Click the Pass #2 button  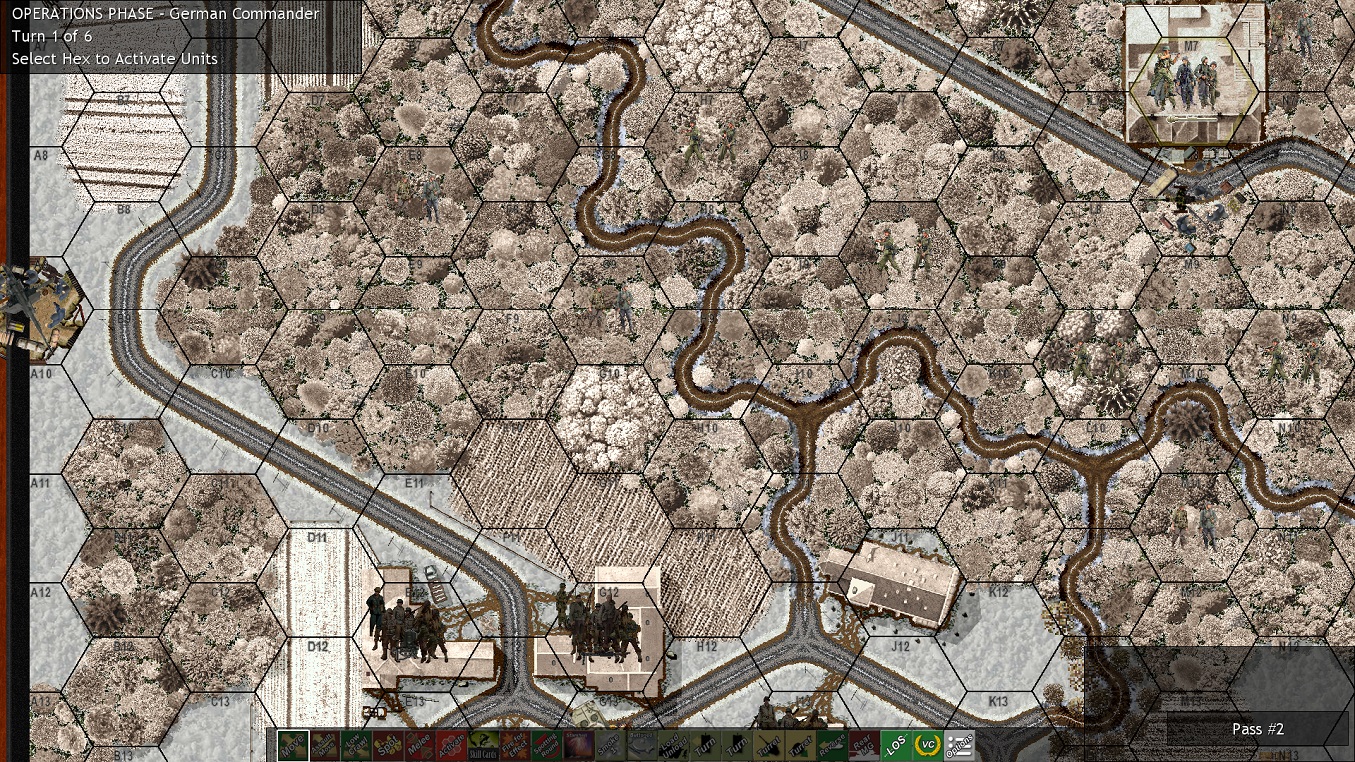point(1257,729)
